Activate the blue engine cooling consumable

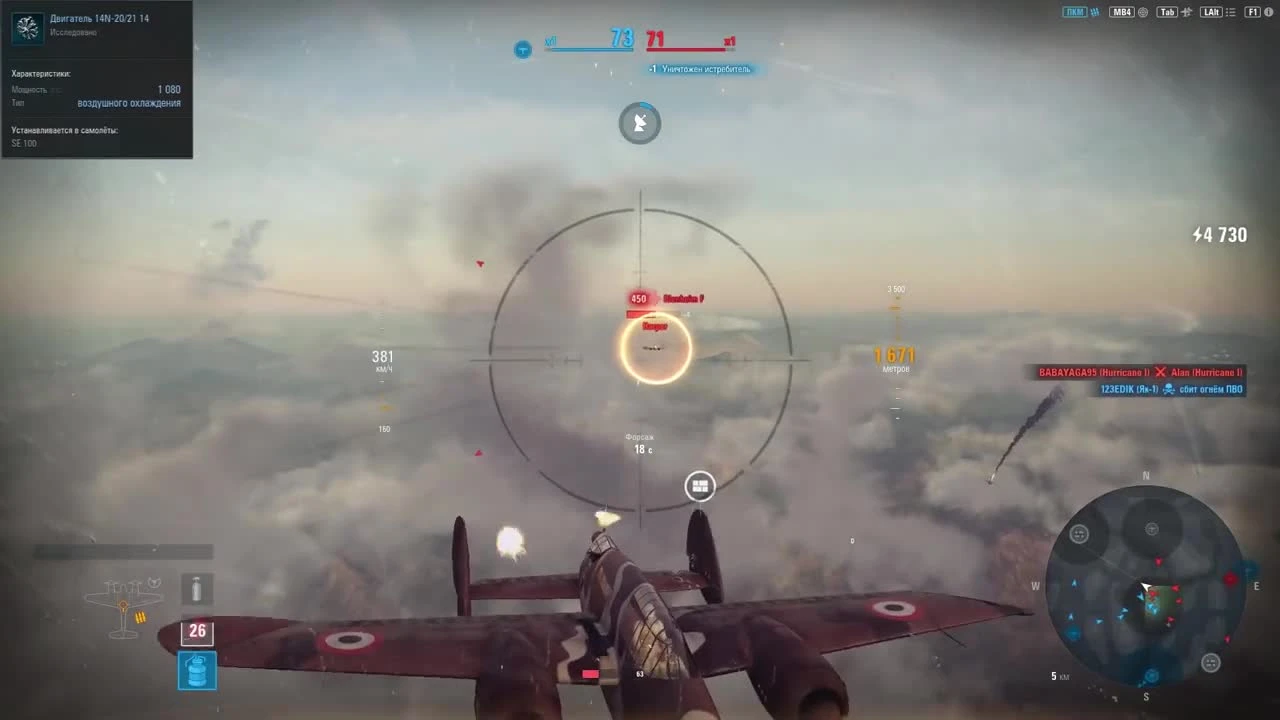pyautogui.click(x=196, y=671)
